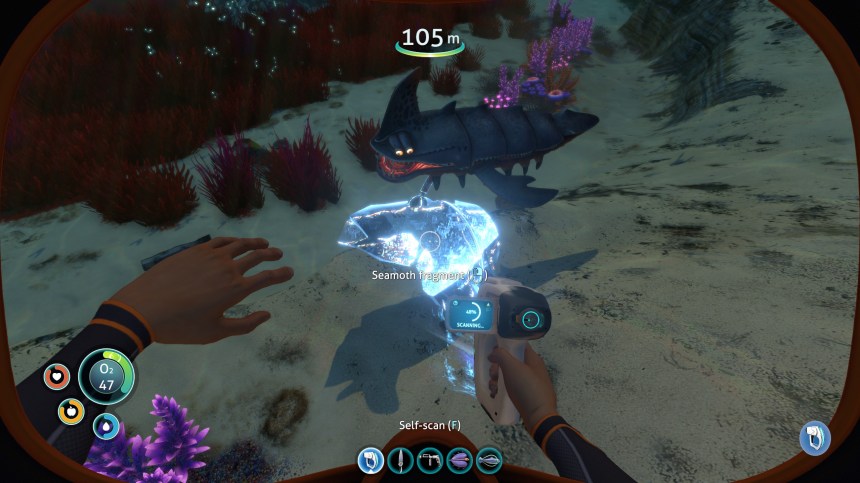Screen dimensions: 860x483
Task: Select the purple creature hotbar slot
Action: pyautogui.click(x=460, y=461)
